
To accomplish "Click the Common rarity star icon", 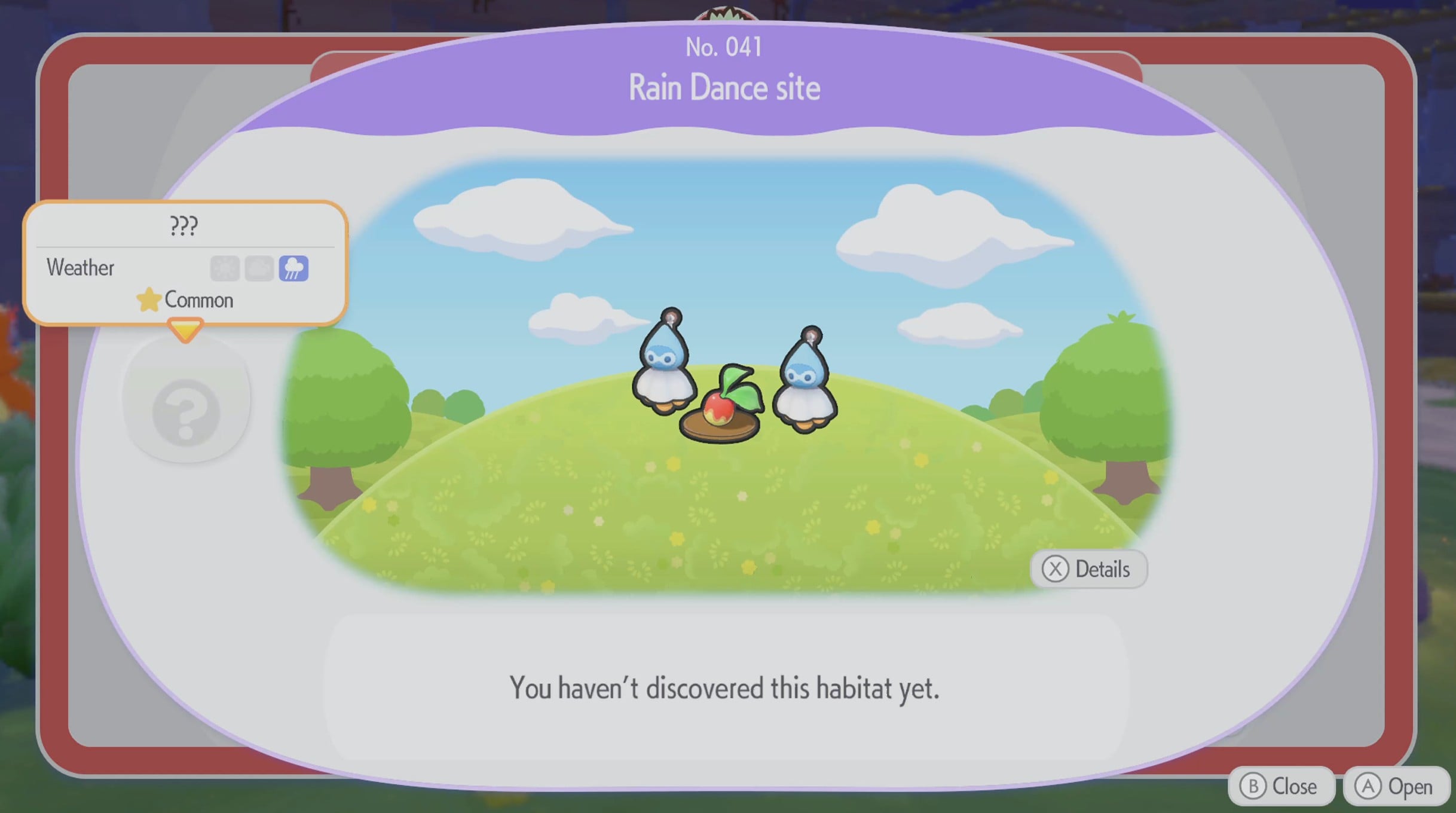I will pos(149,301).
